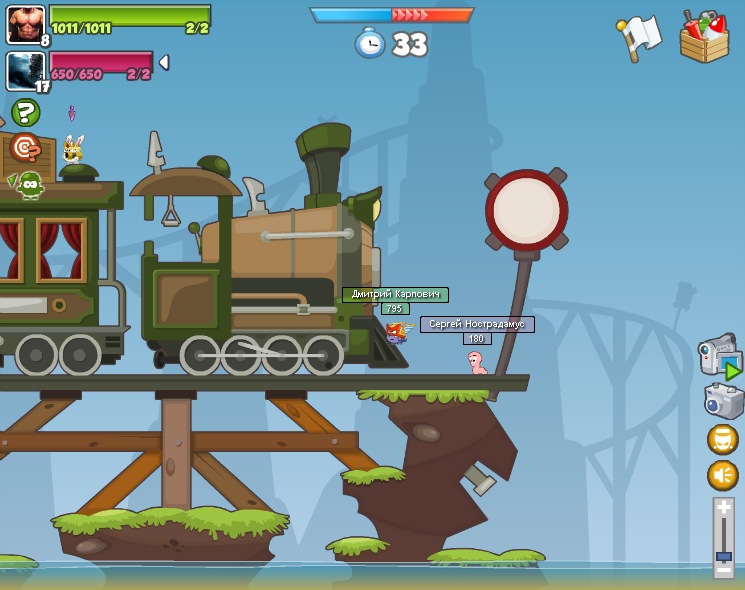Select the first player's muscular avatar

(x=25, y=24)
